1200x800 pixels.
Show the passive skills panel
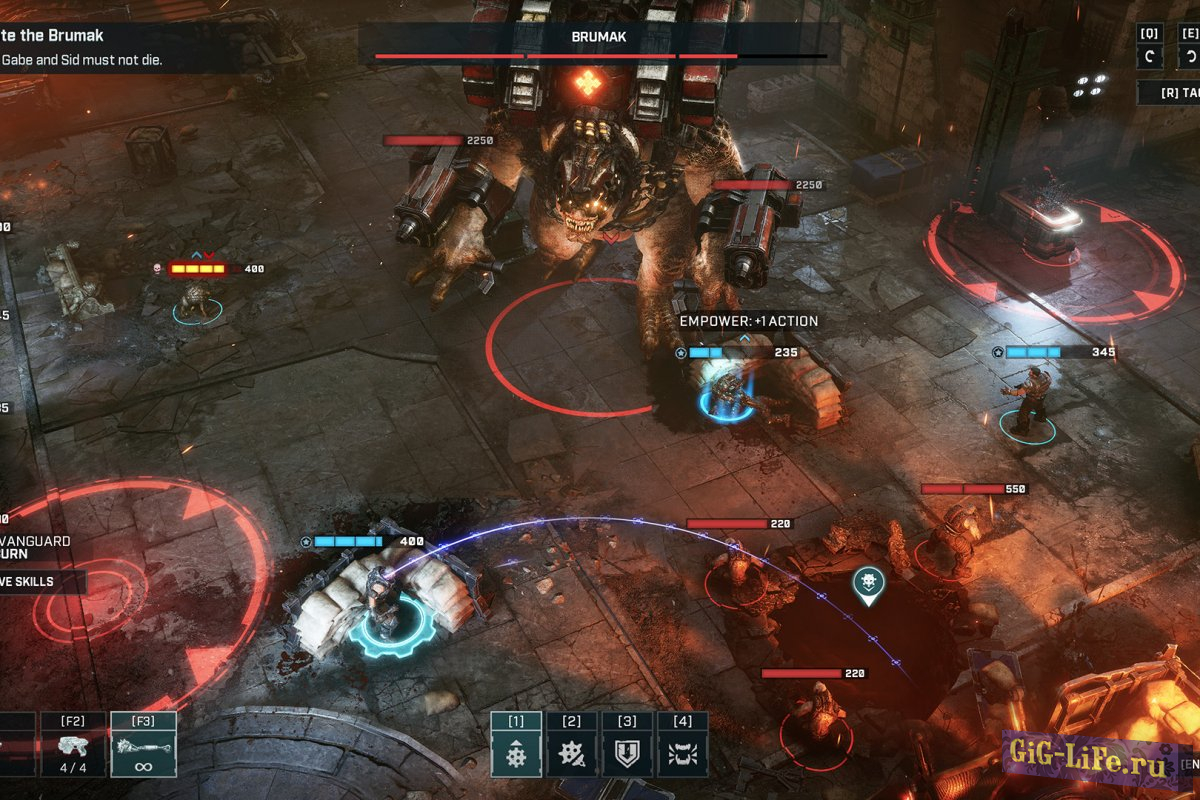coord(40,581)
